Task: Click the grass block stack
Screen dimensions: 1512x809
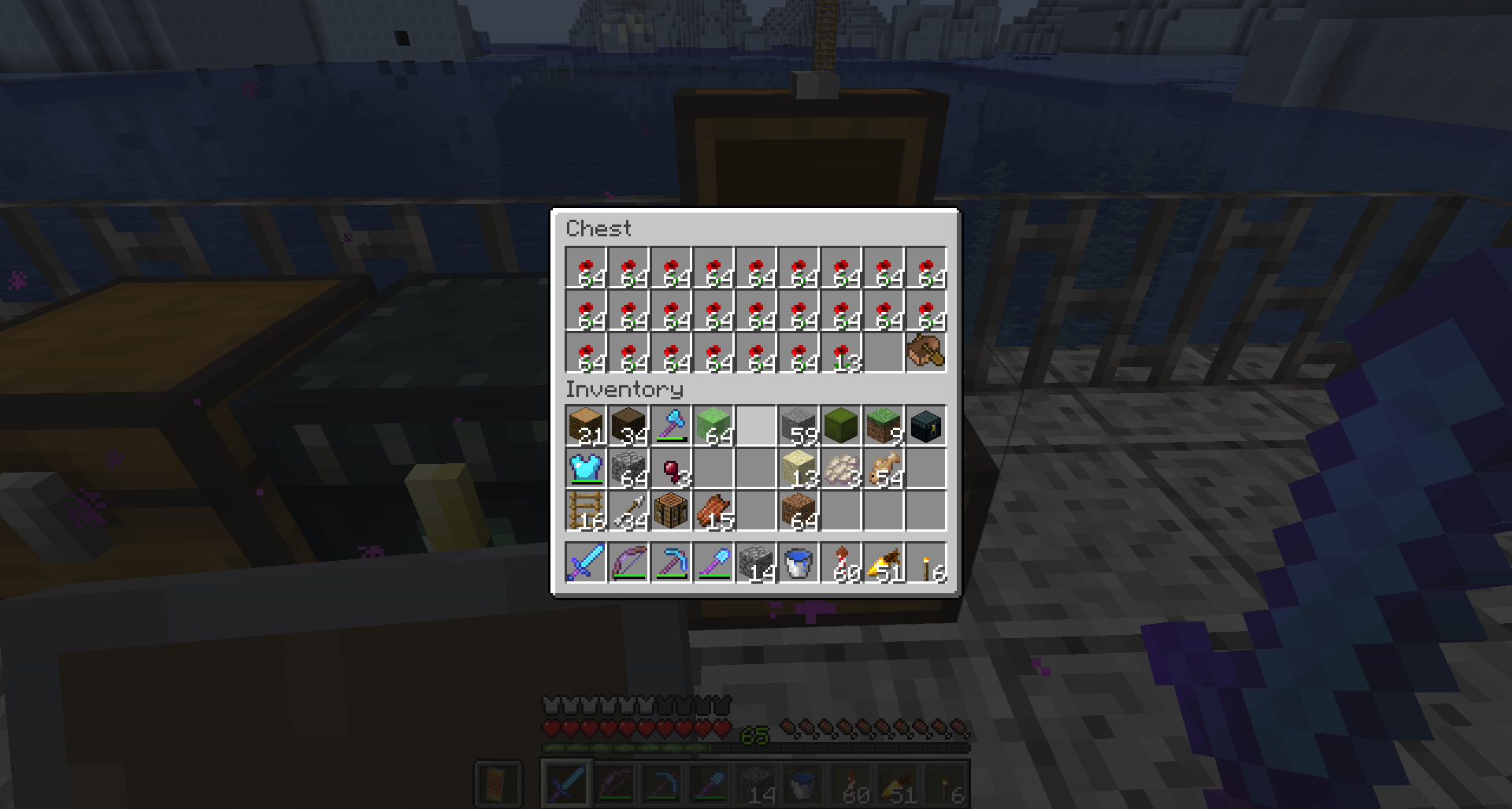Action: (x=884, y=426)
